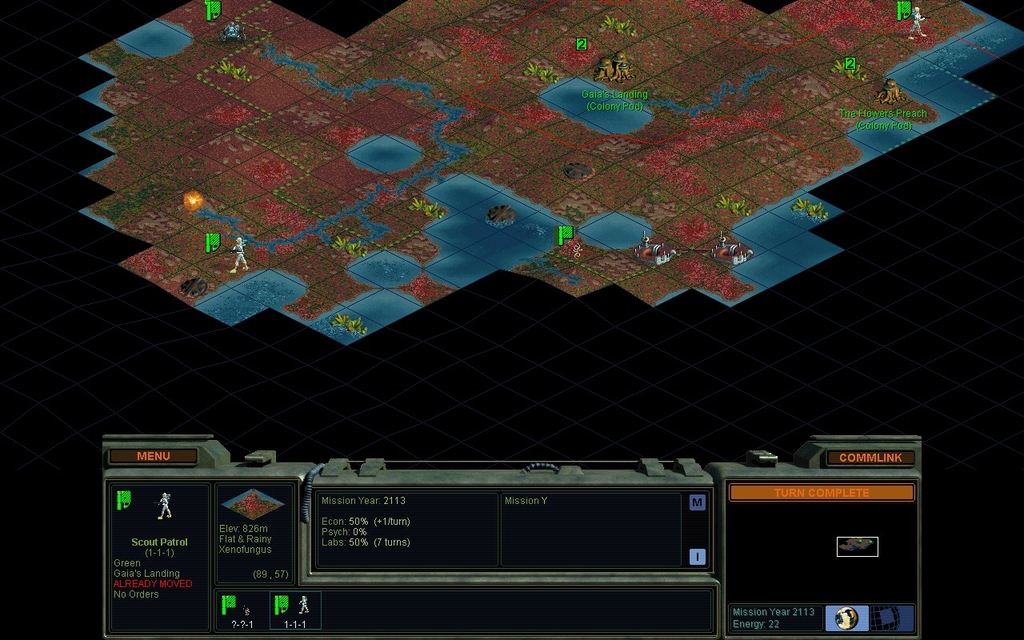Toggle the planet globe icon
Screen dimensions: 1024x640
[847, 616]
